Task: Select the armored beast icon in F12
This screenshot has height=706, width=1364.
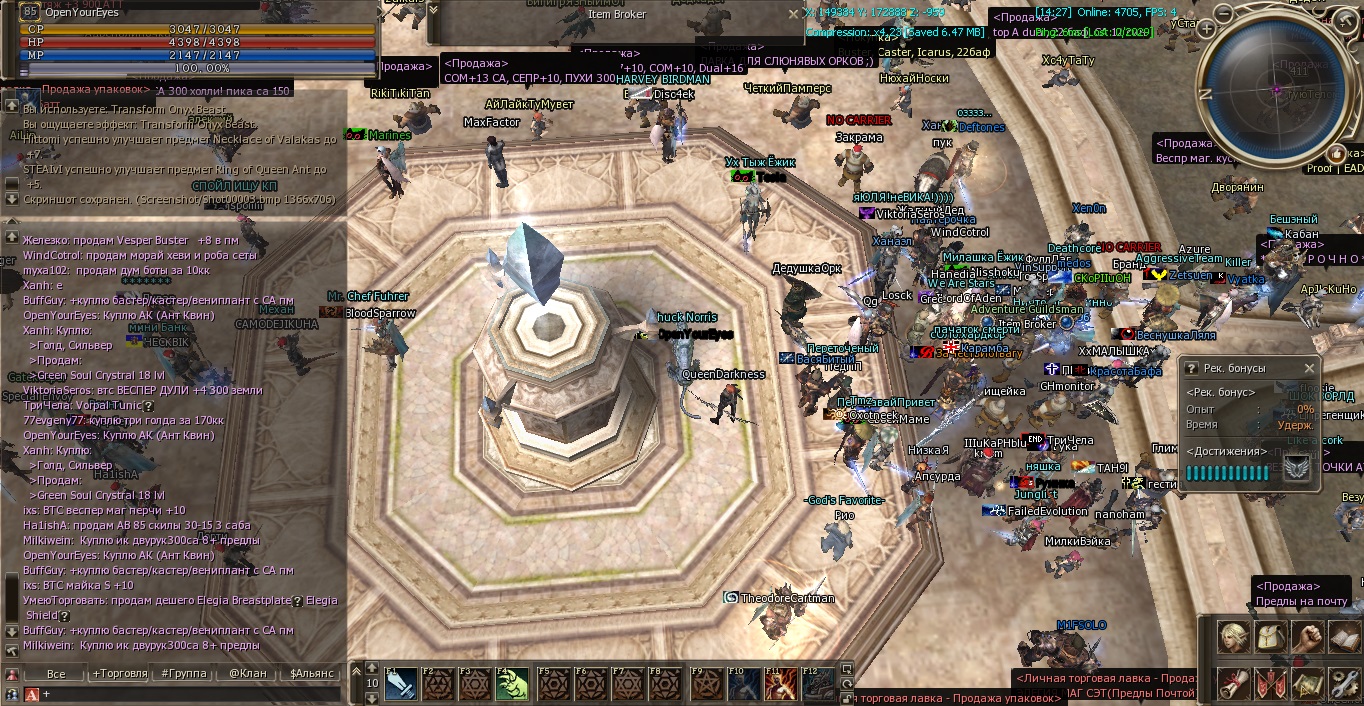Action: pos(819,685)
